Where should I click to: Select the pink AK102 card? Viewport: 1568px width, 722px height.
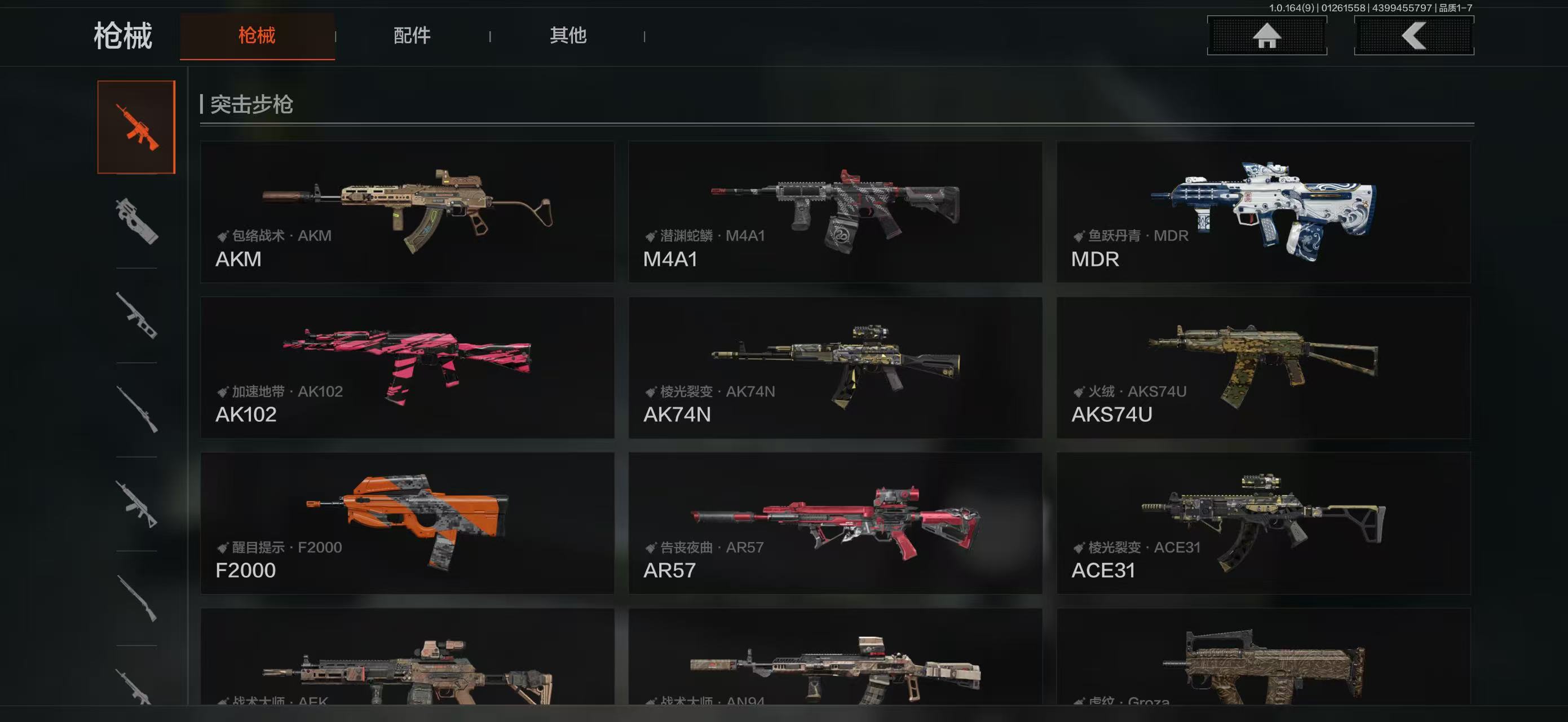tap(407, 368)
